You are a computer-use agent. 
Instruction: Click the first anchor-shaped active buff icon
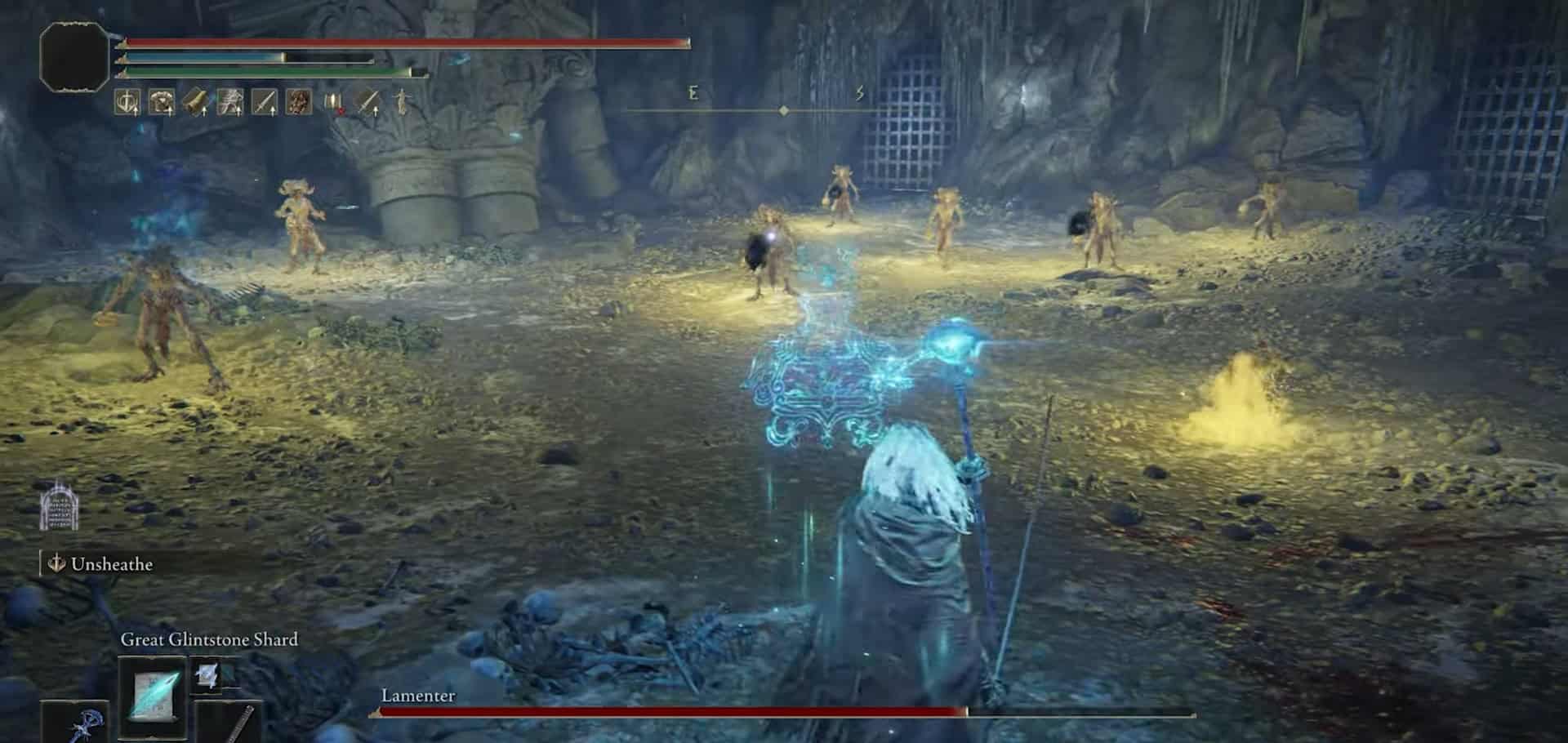[126, 102]
